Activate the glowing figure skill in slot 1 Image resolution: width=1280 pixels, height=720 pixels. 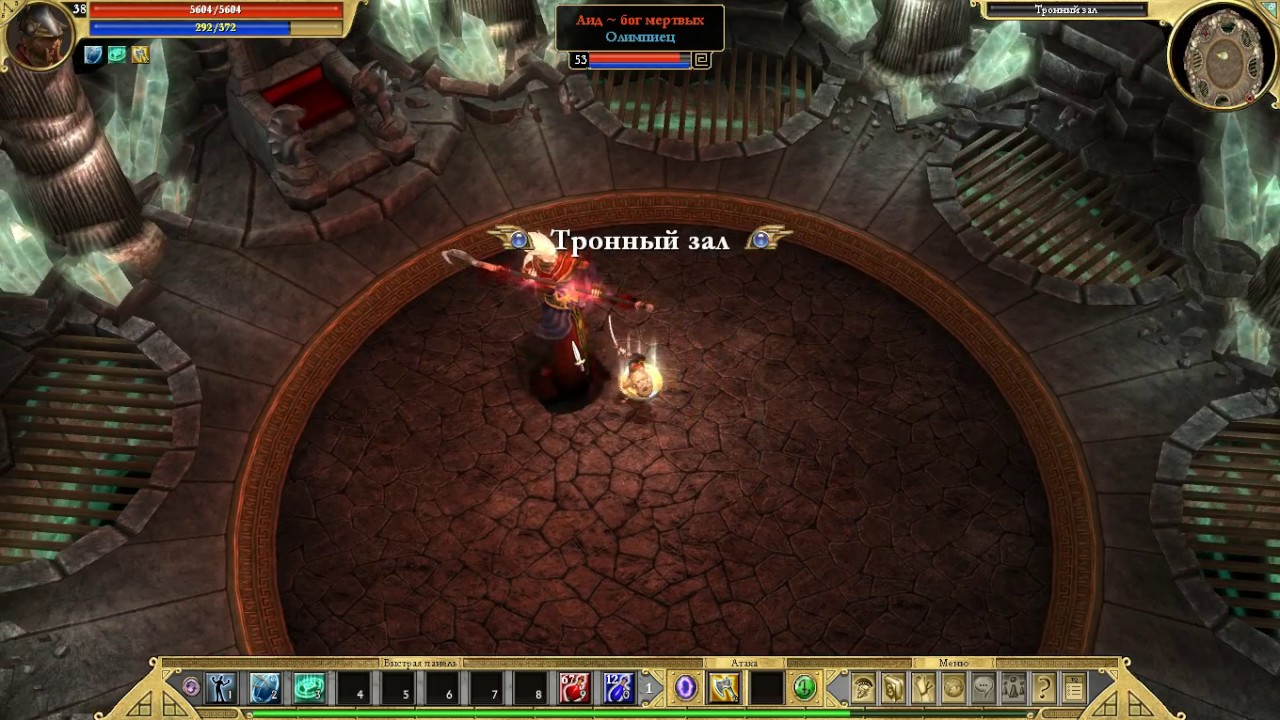click(221, 688)
